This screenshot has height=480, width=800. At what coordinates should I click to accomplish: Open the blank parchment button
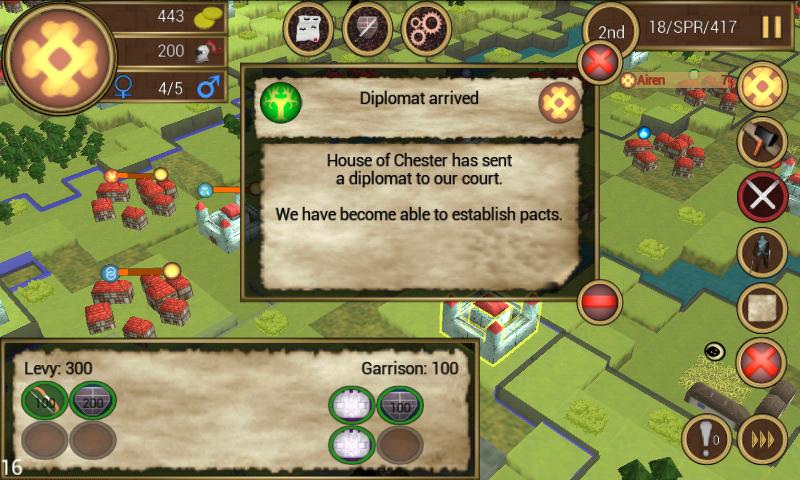[762, 306]
